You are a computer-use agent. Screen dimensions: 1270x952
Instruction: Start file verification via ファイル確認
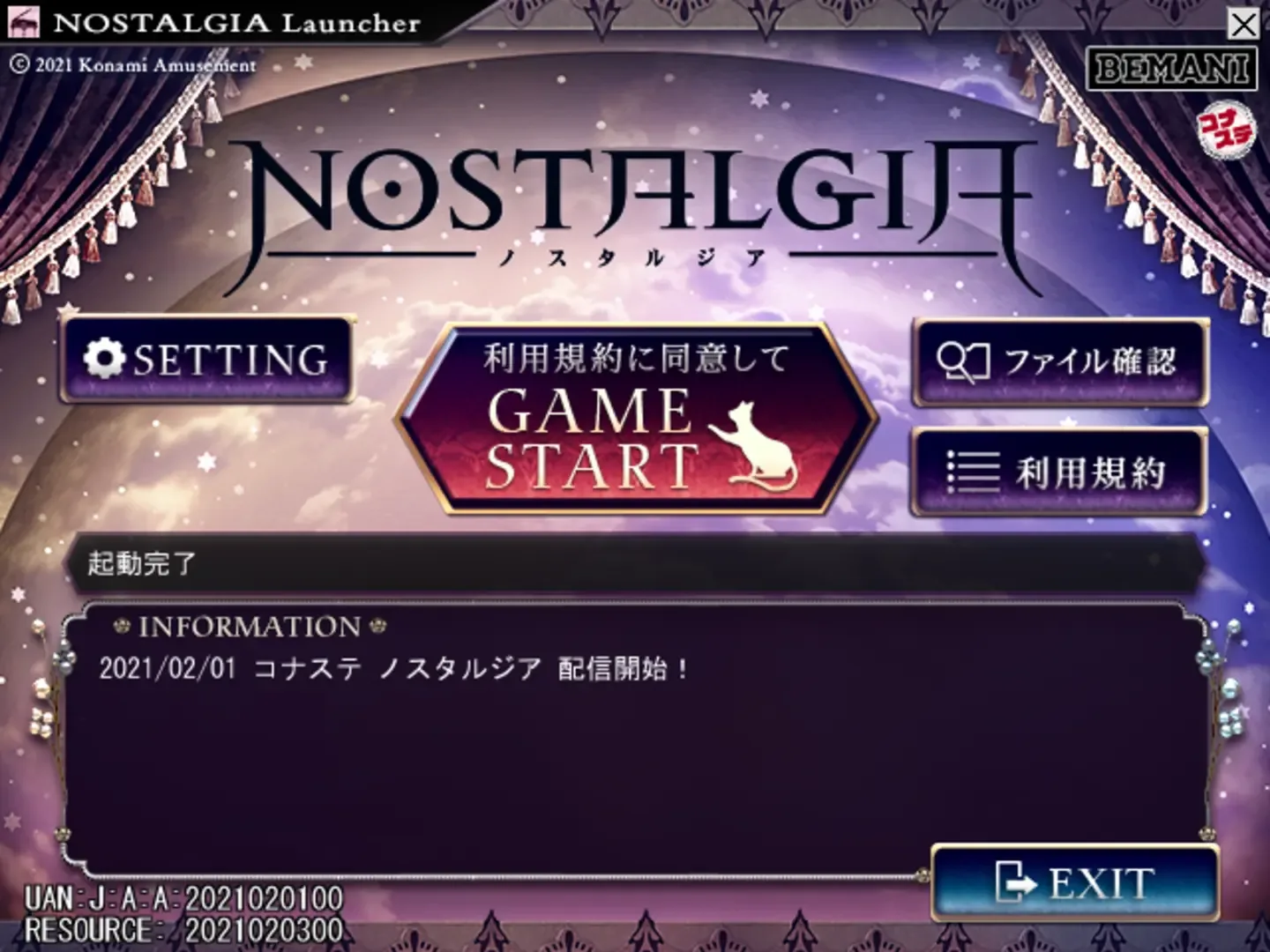tap(1058, 361)
